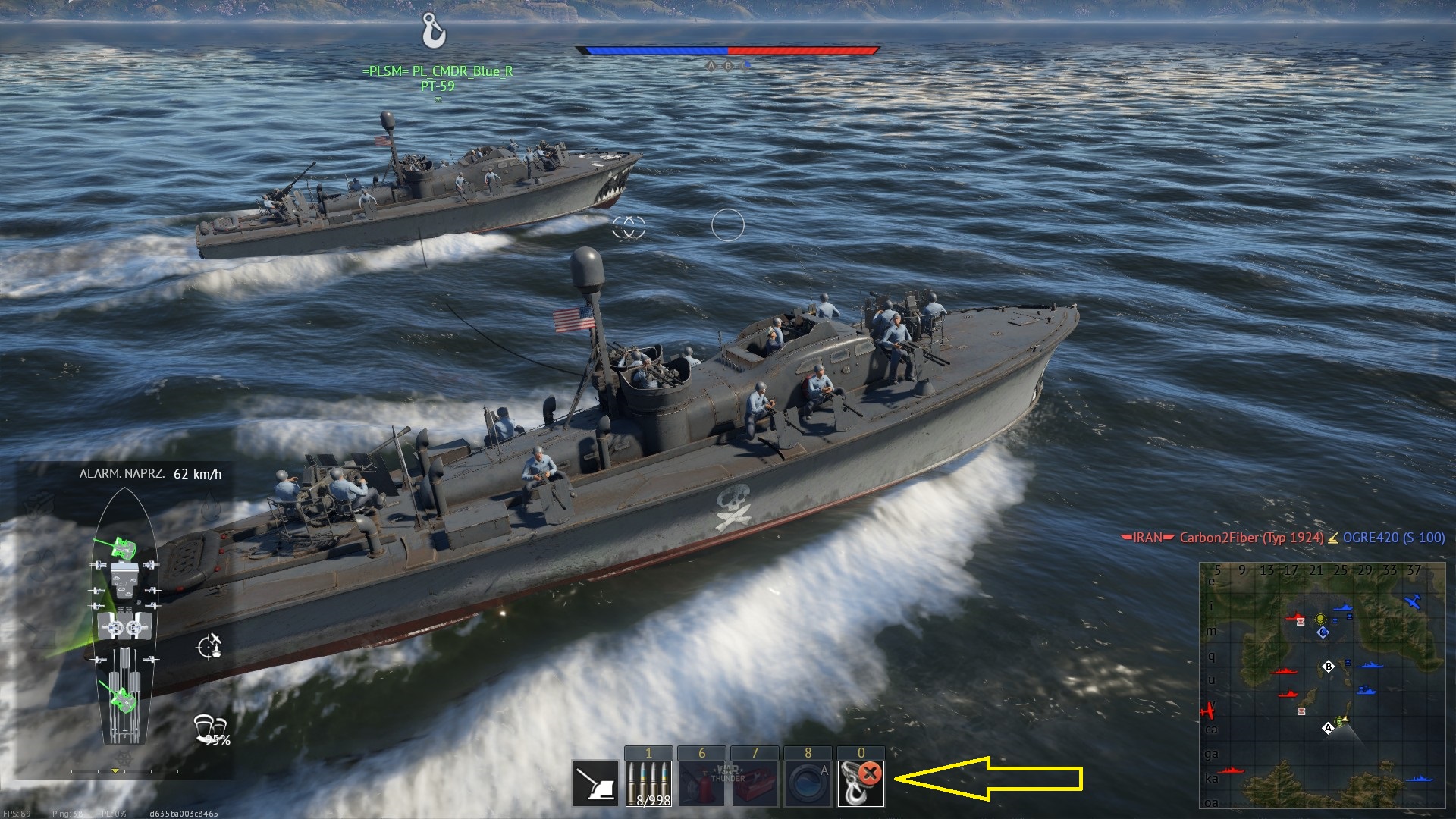Open the tactical minimap

(1322, 686)
